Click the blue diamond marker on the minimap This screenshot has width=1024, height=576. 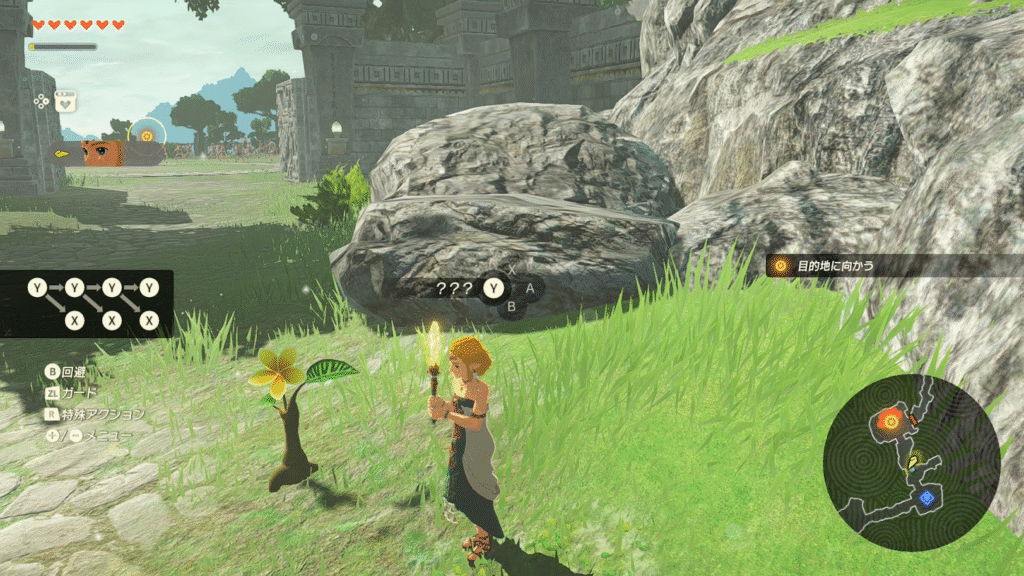point(927,497)
